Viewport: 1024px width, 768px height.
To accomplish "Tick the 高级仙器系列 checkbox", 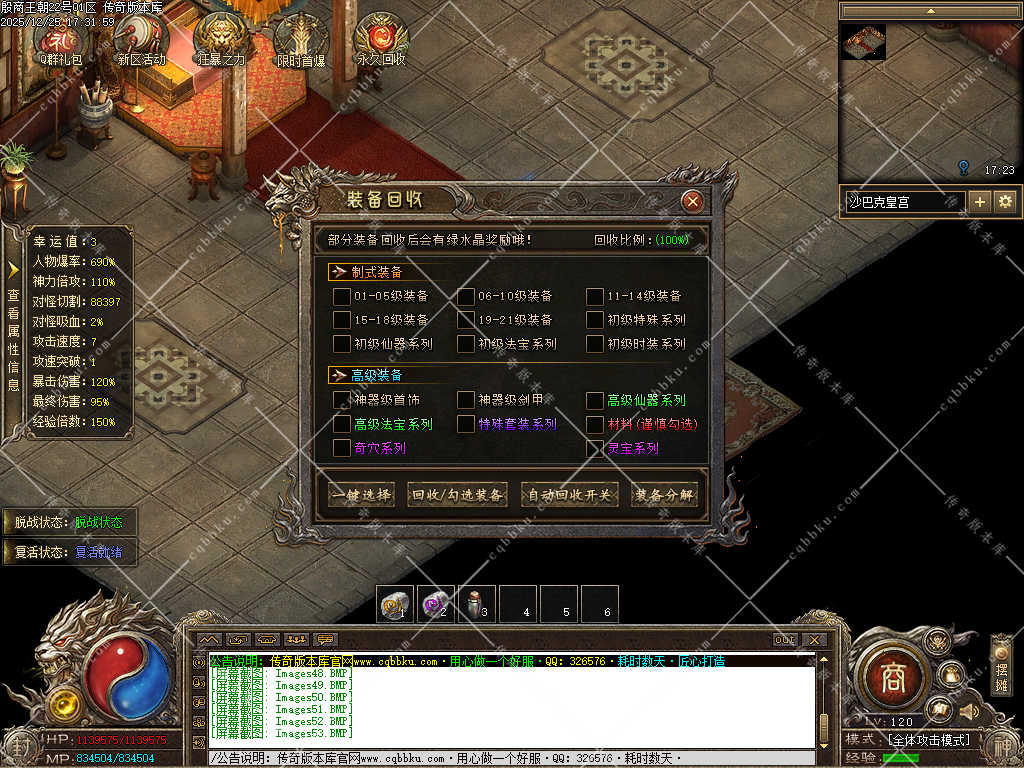I will 595,400.
